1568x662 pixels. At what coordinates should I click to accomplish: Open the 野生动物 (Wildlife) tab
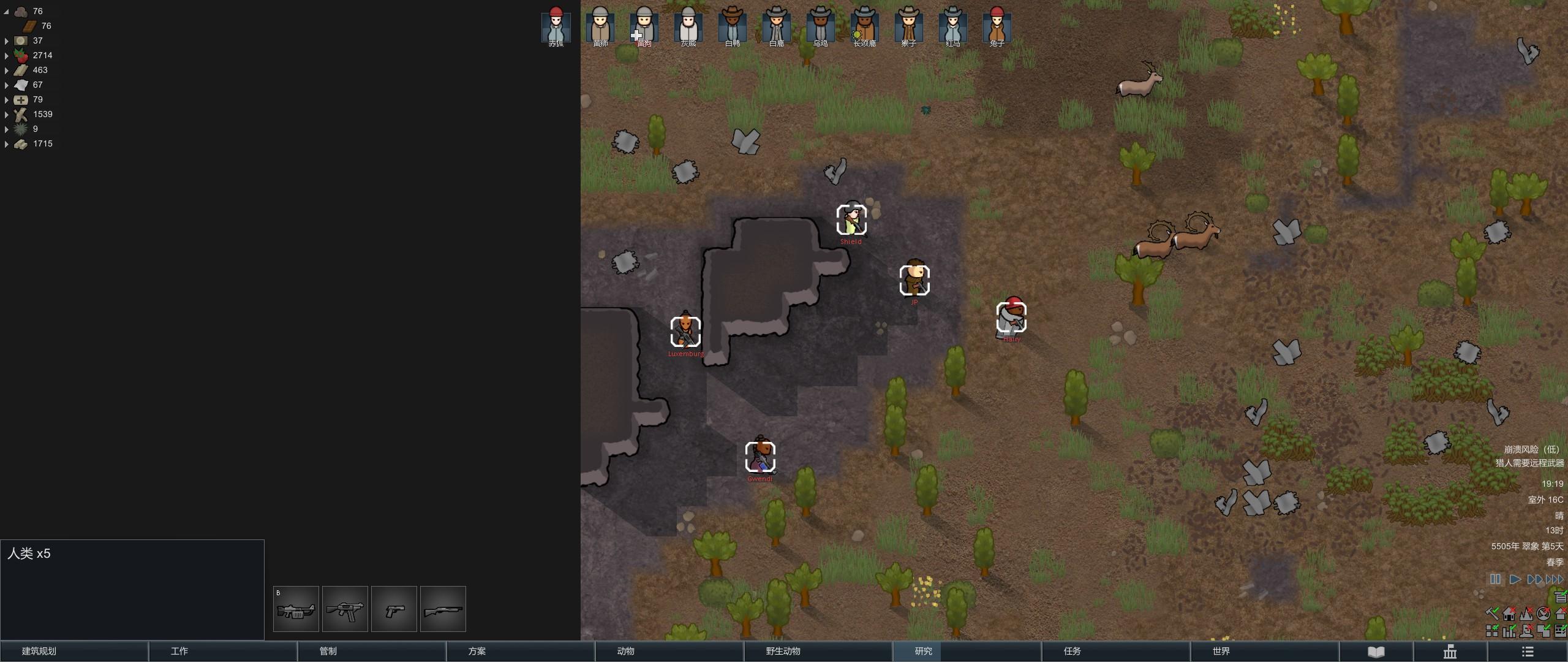click(818, 651)
